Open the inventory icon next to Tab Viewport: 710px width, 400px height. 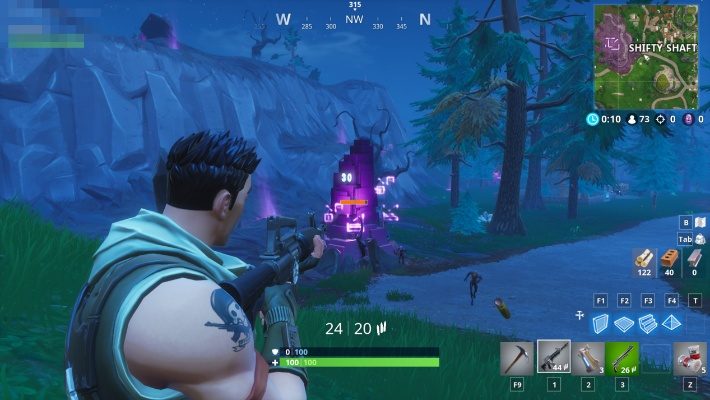coord(699,239)
